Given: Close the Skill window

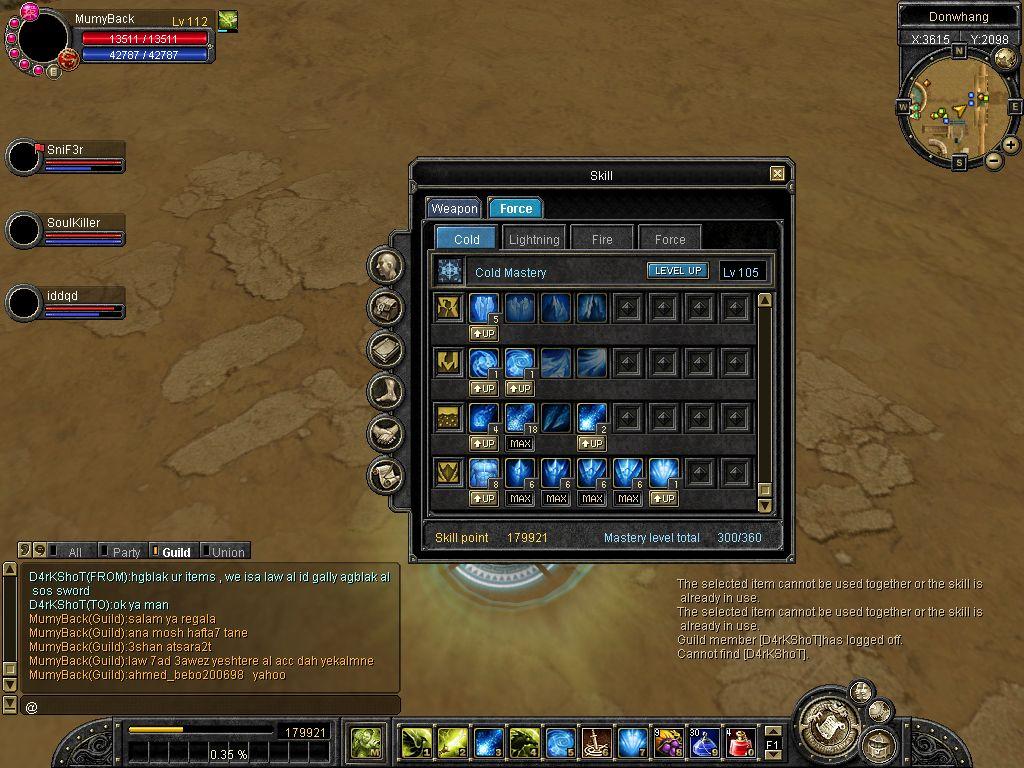Looking at the screenshot, I should tap(777, 174).
